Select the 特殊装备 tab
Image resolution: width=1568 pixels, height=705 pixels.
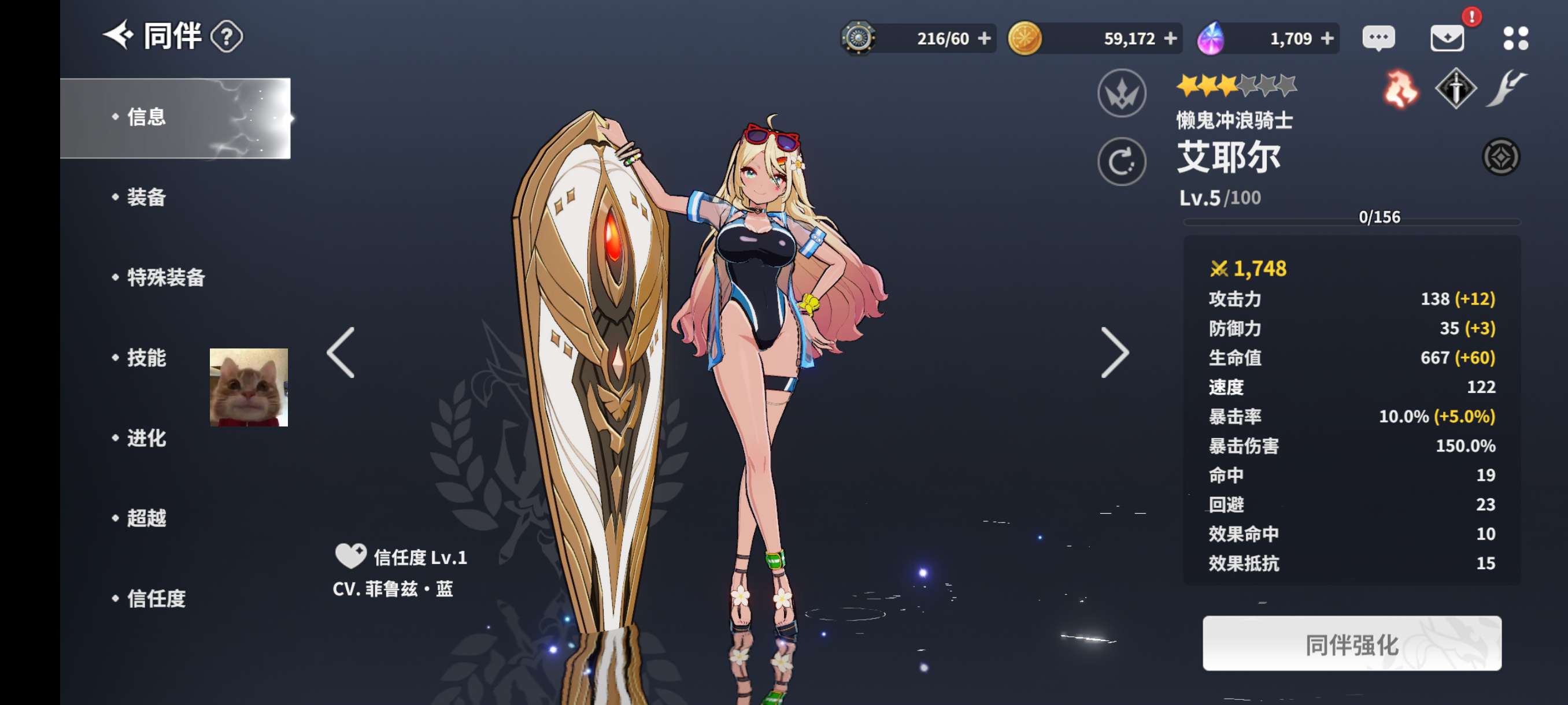click(165, 277)
